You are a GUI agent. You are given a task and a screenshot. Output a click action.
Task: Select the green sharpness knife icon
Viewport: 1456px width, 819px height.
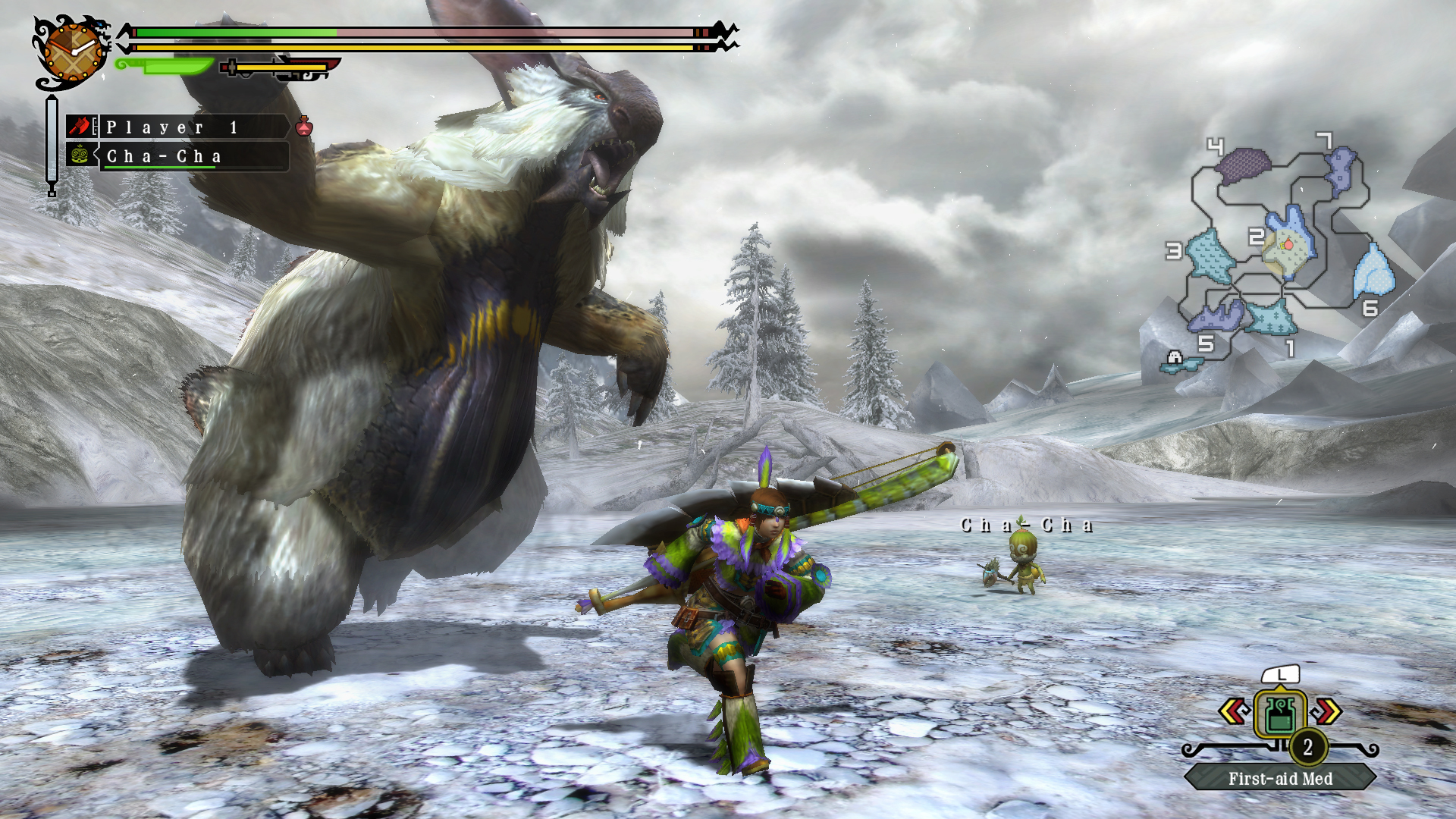pos(164,67)
